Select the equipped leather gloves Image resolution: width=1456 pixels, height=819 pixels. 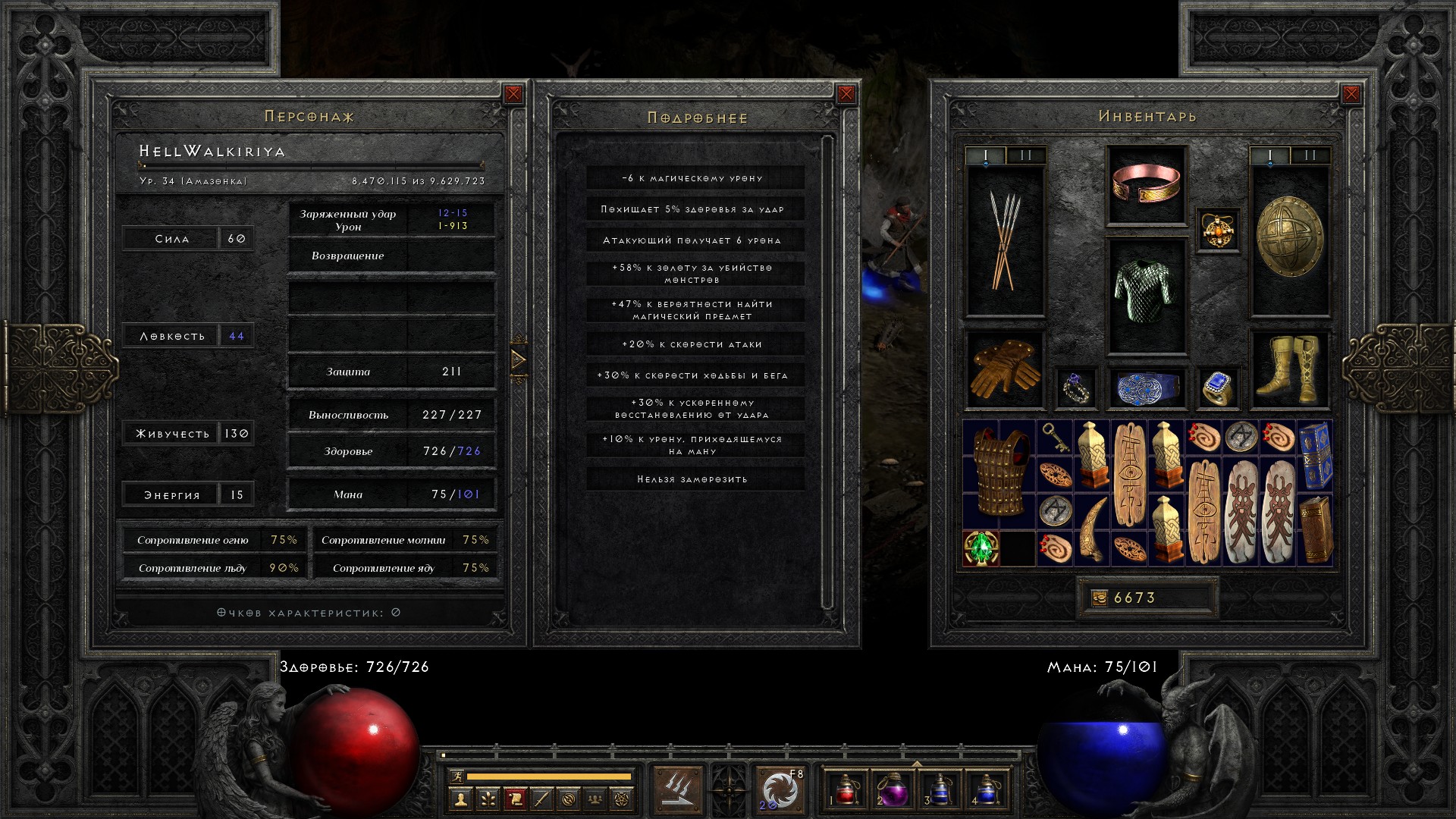[1005, 369]
